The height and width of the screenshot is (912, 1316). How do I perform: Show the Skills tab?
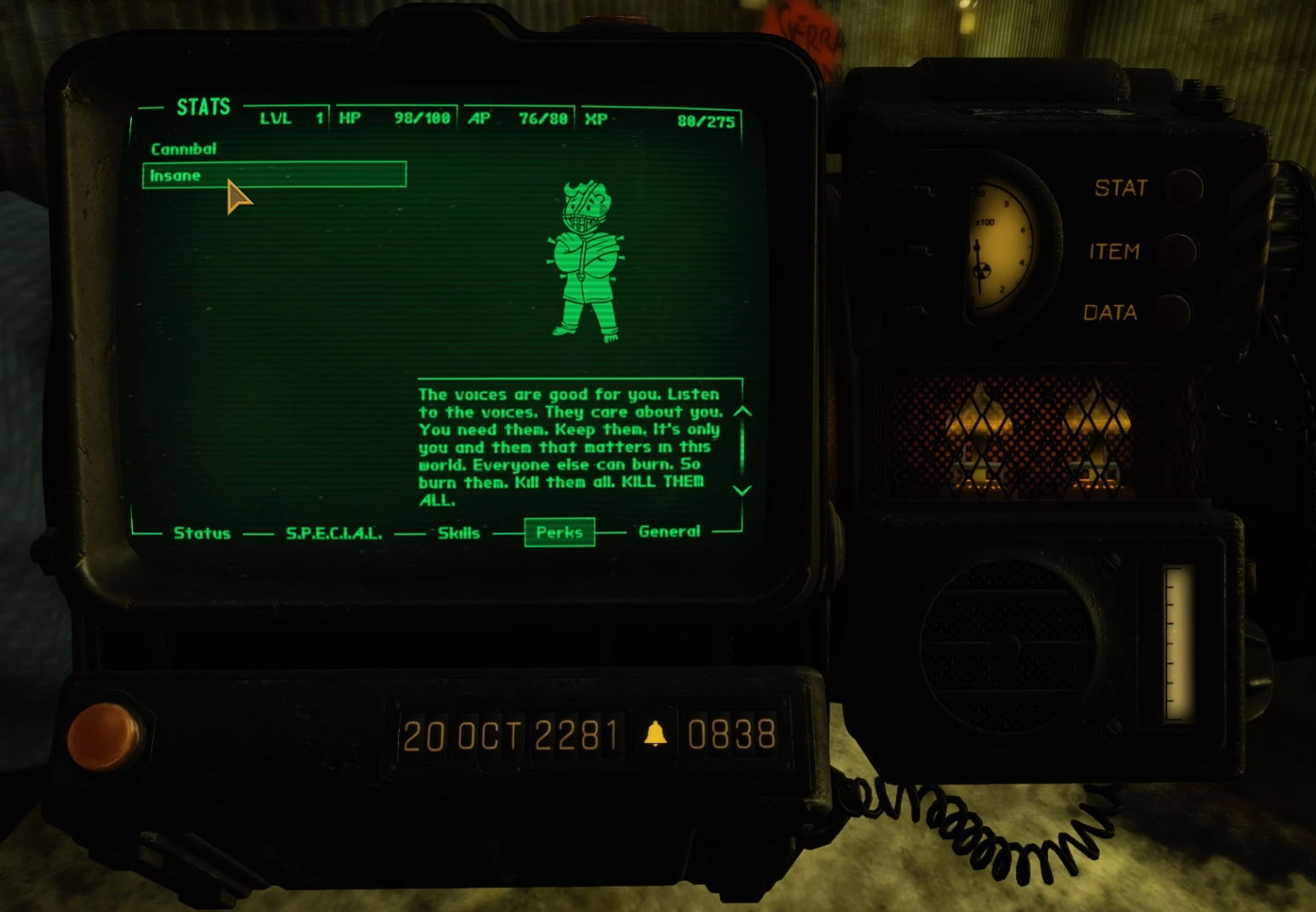[459, 532]
